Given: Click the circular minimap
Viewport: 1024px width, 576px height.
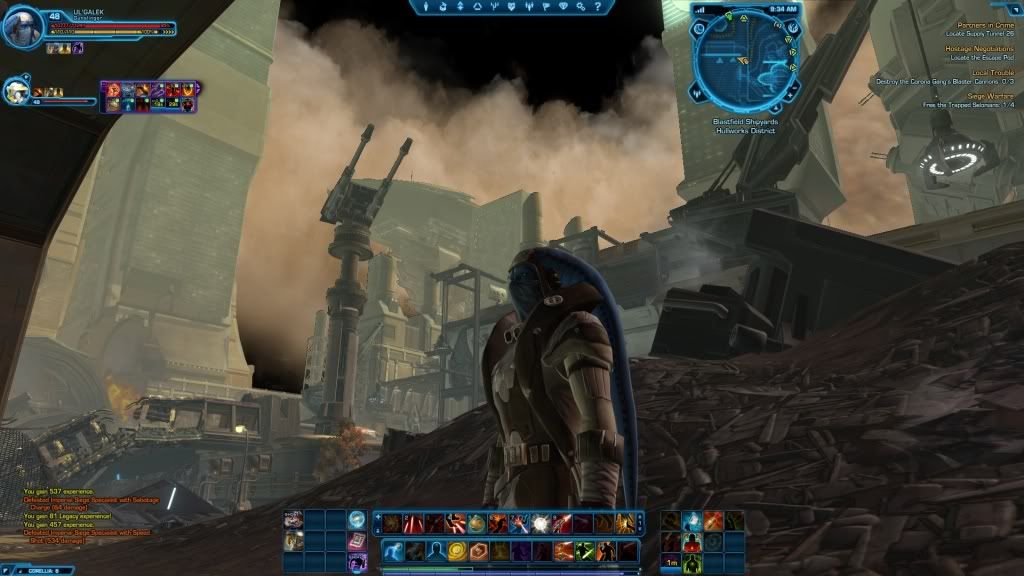Looking at the screenshot, I should (x=744, y=60).
